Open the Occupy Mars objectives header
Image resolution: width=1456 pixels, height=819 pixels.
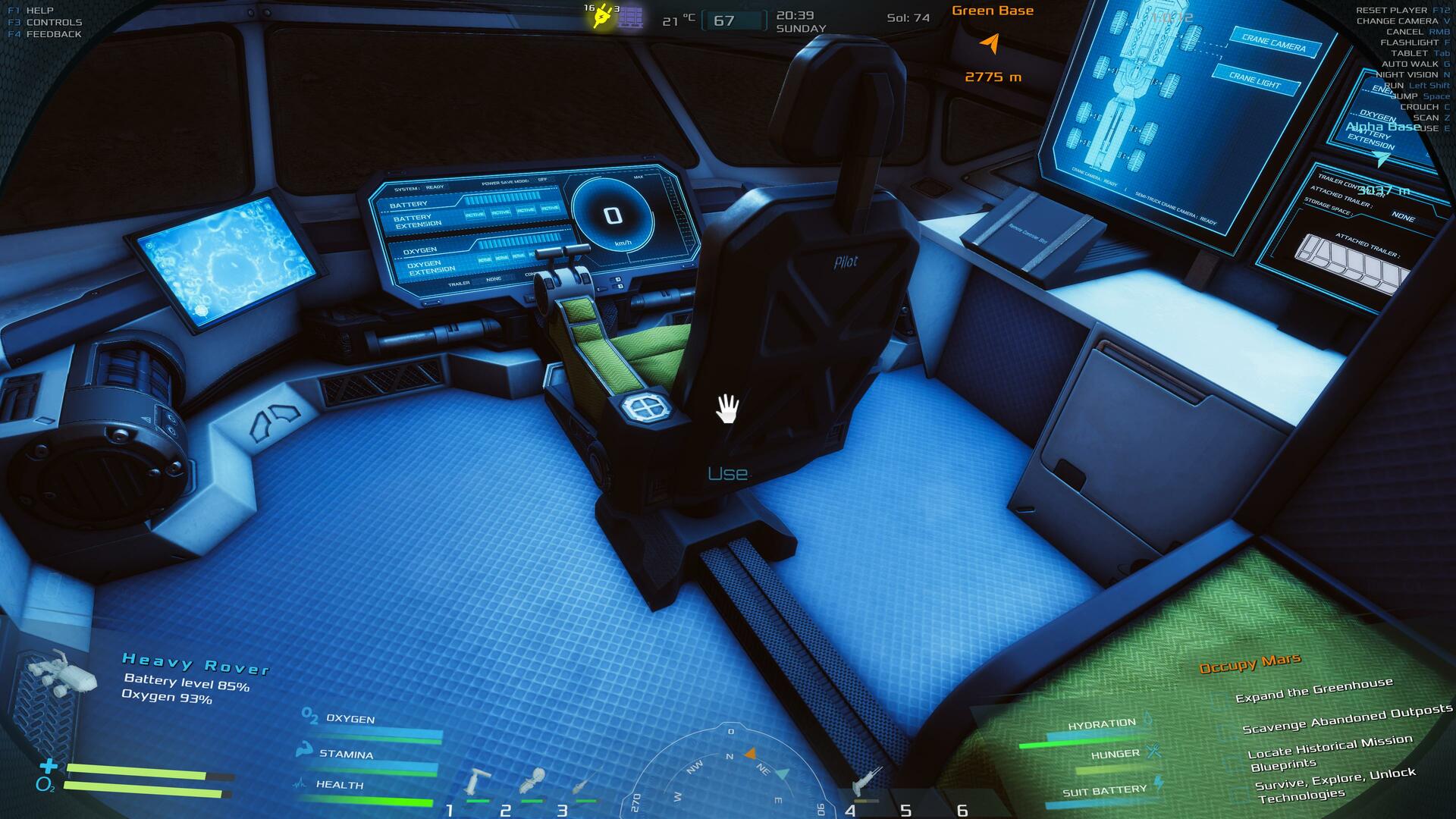click(1250, 664)
